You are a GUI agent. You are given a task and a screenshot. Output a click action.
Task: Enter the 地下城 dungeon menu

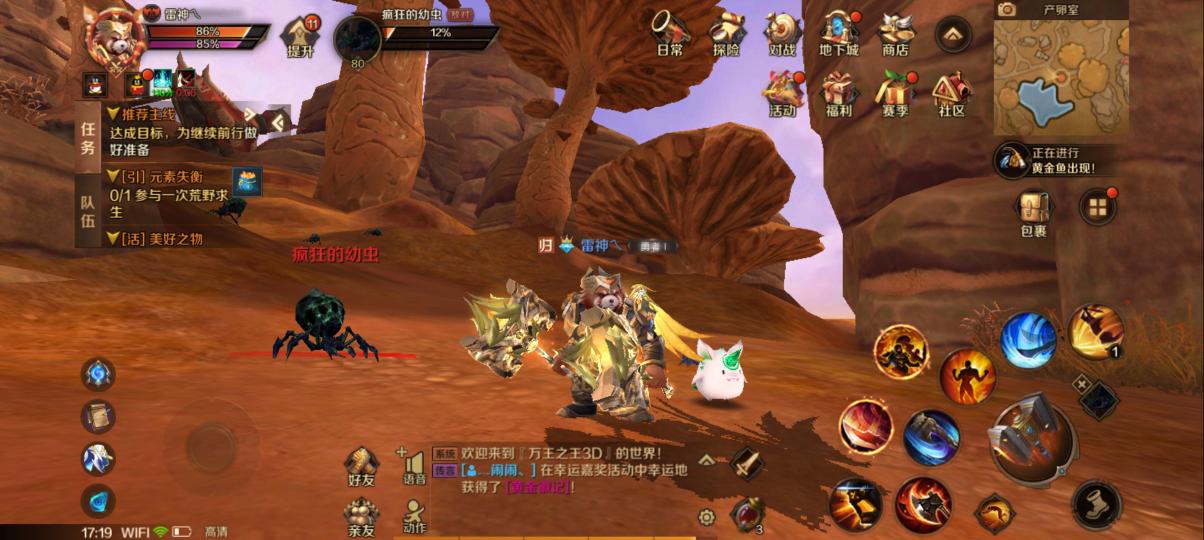click(838, 33)
